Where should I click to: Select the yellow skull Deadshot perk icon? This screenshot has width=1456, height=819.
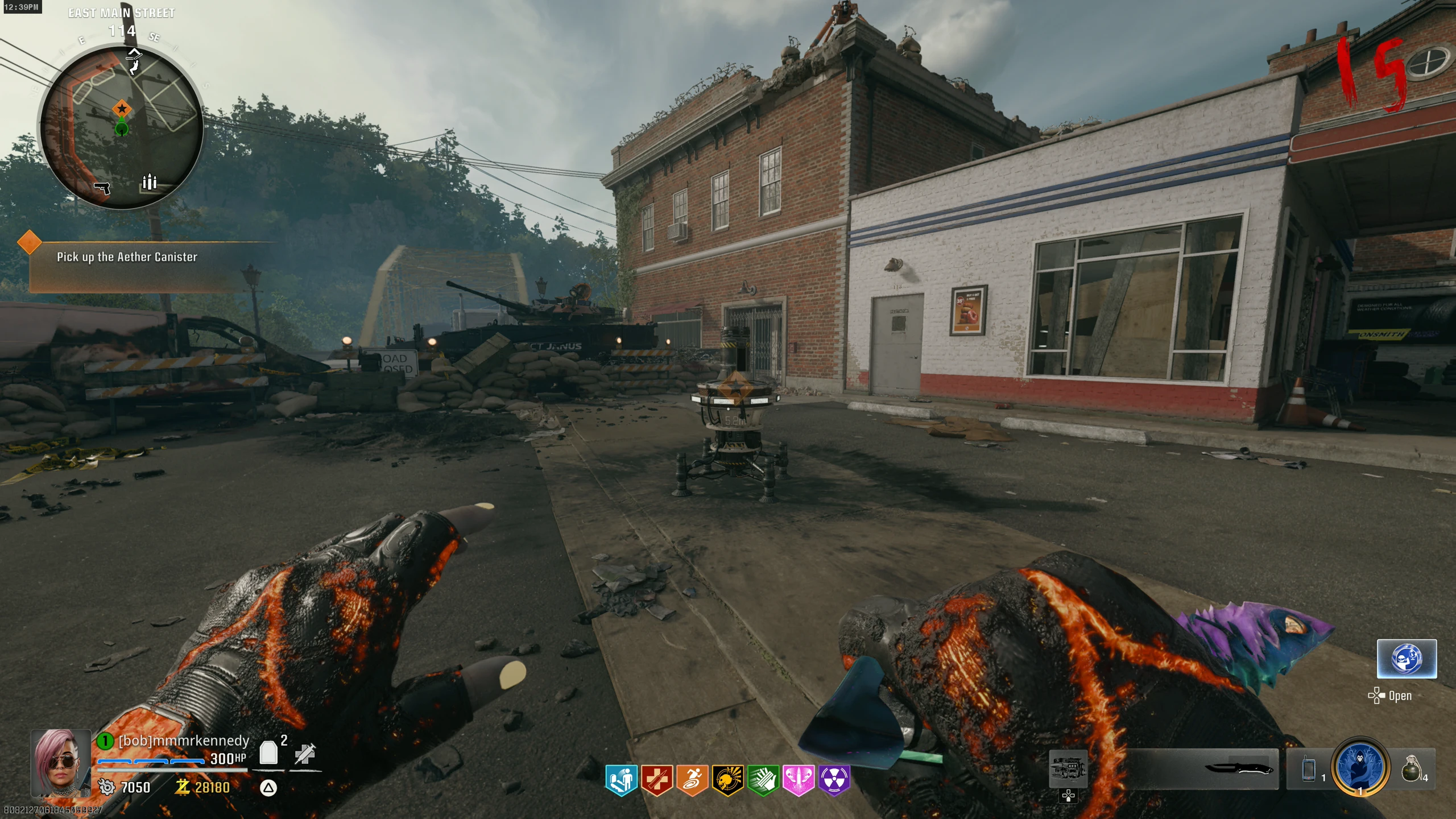728,780
